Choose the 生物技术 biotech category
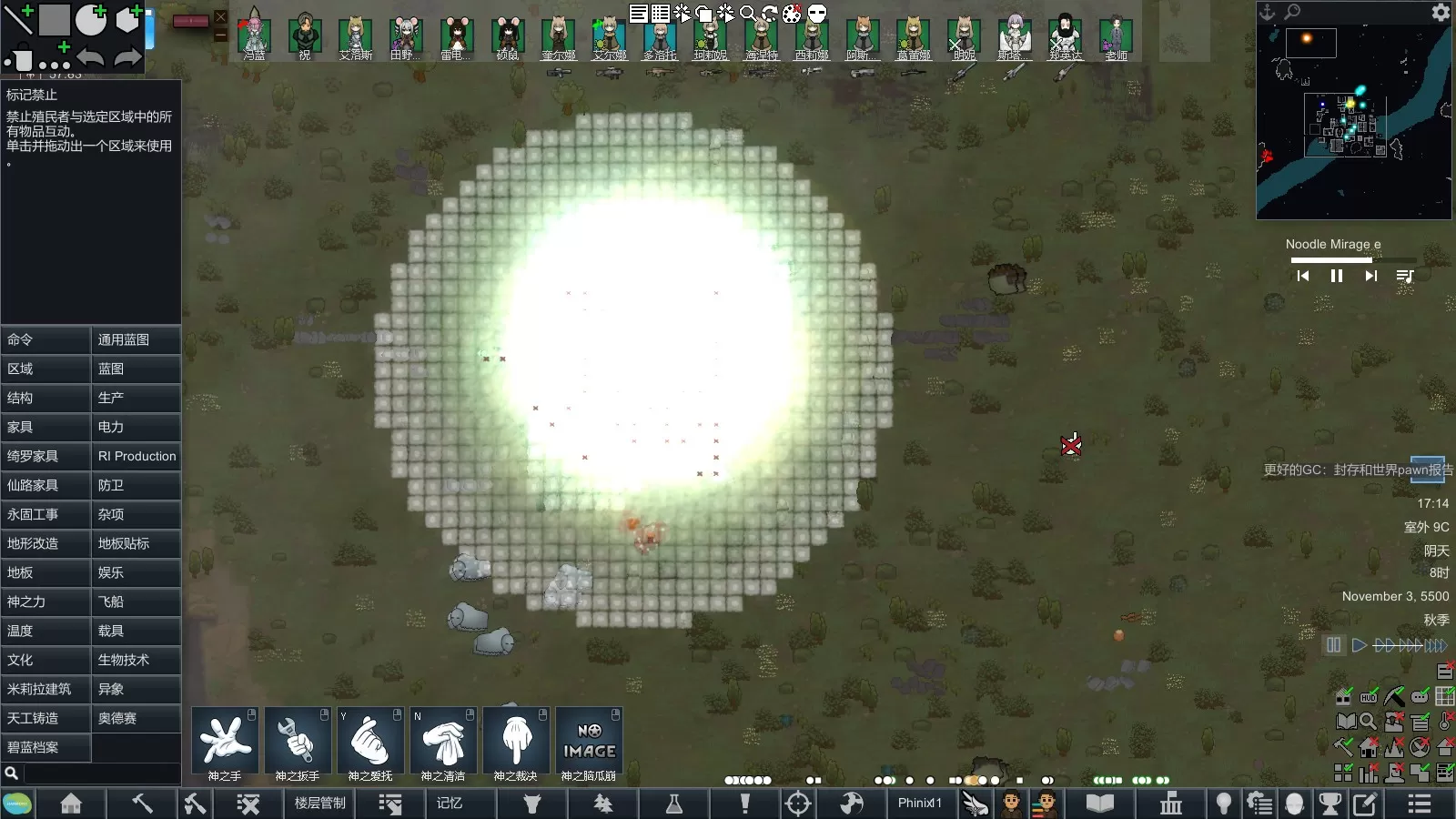This screenshot has width=1456, height=819. (x=136, y=660)
